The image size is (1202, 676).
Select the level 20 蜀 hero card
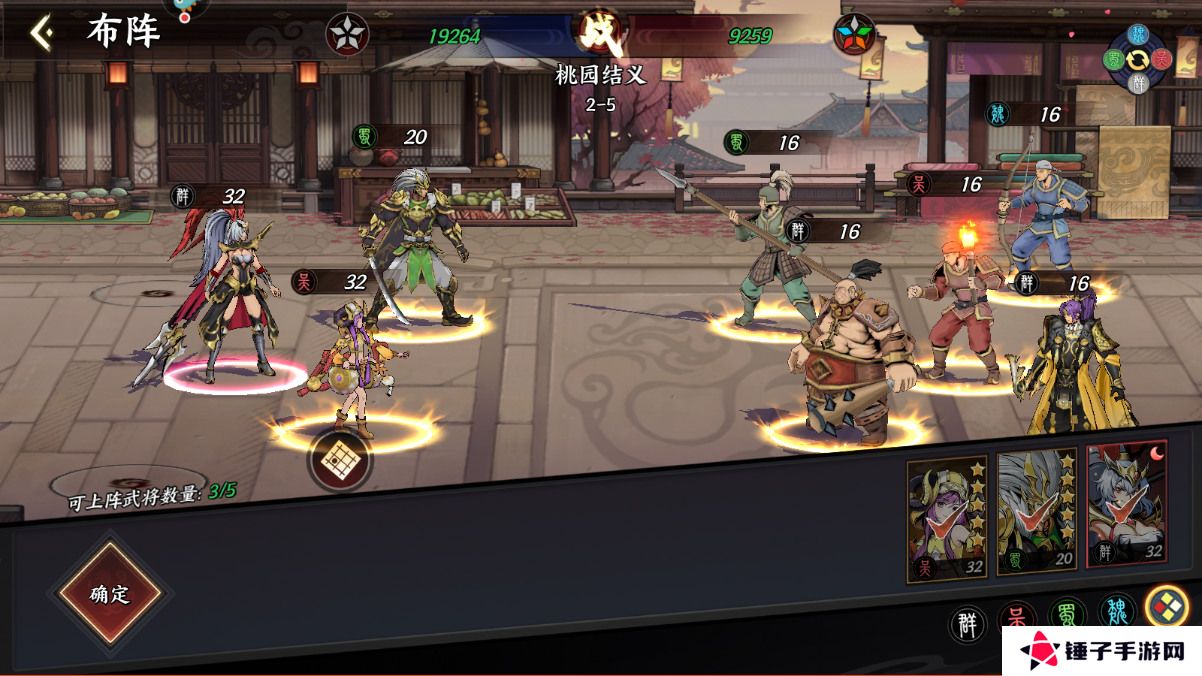(1037, 510)
